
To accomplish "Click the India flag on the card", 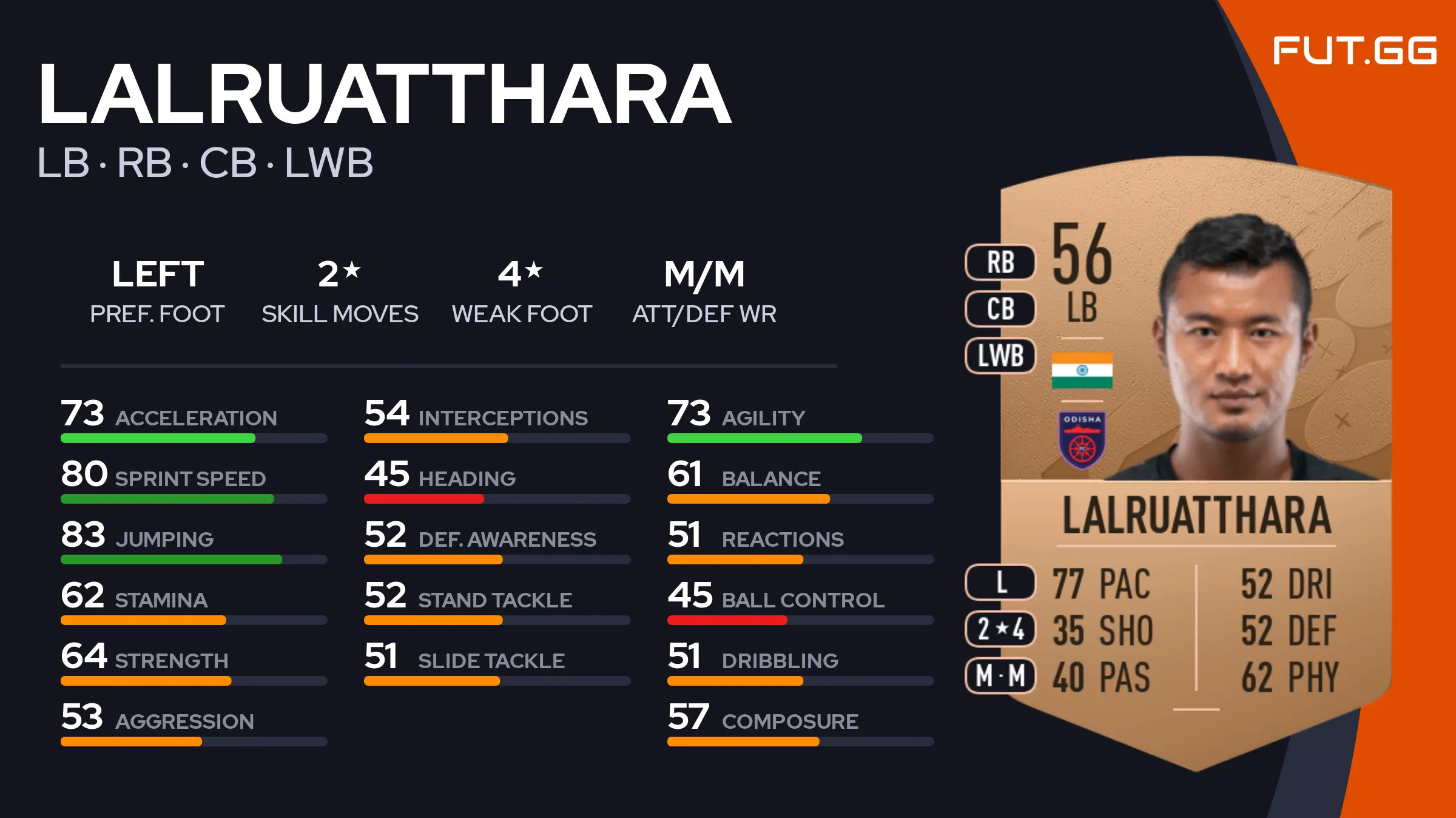I will pos(1082,370).
